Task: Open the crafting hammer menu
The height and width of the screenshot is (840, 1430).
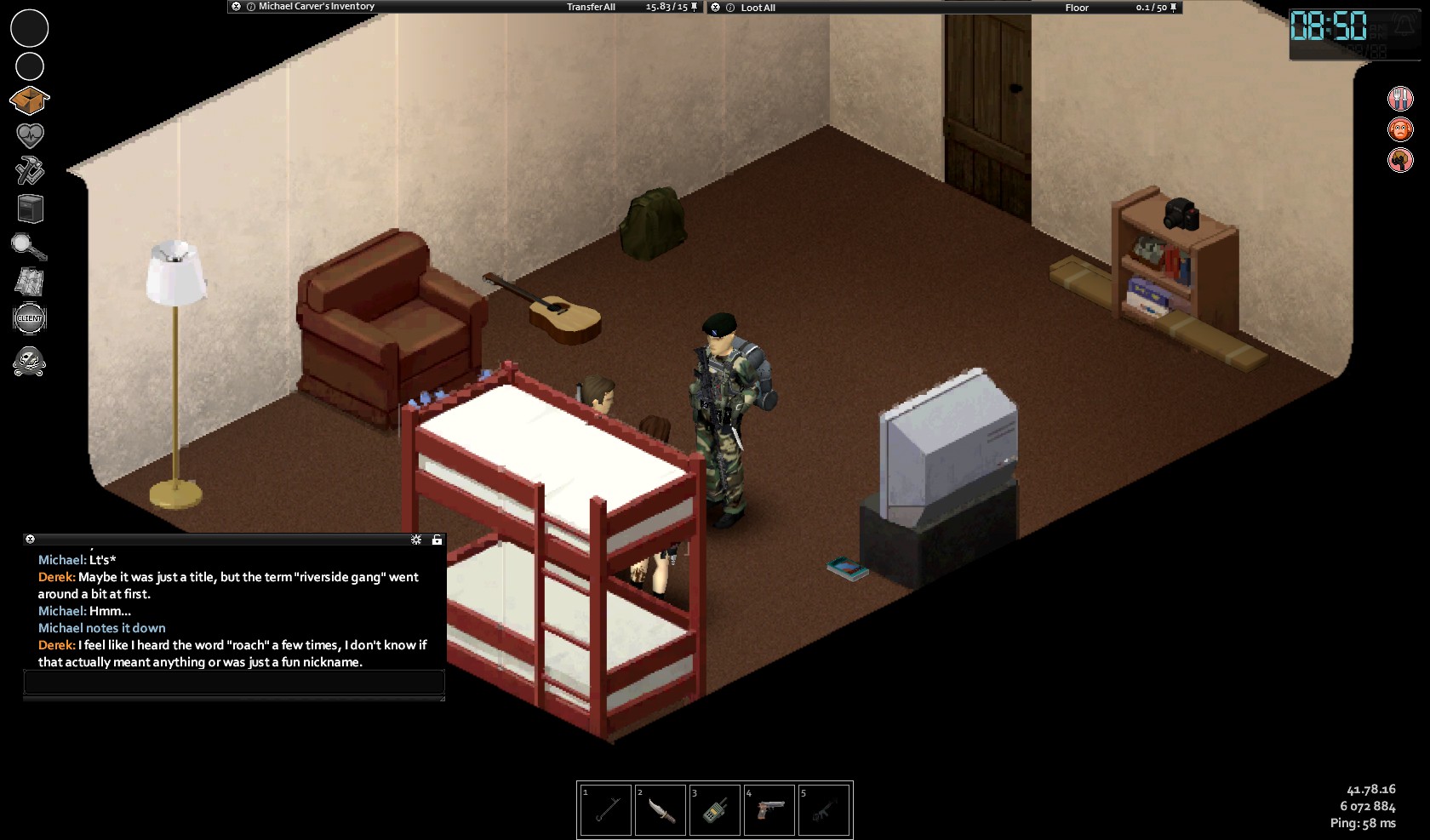Action: pos(30,171)
